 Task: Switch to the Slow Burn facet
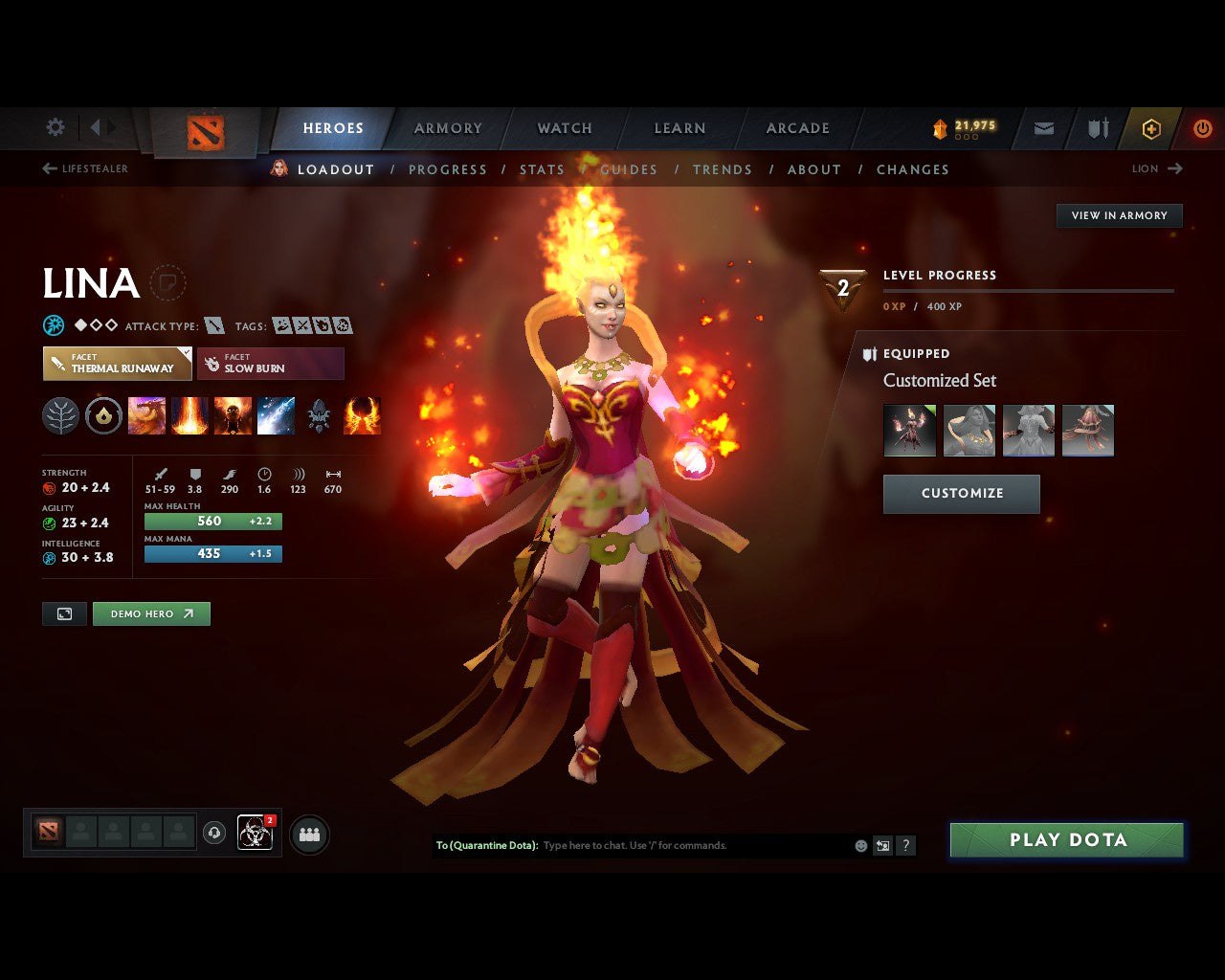[271, 364]
